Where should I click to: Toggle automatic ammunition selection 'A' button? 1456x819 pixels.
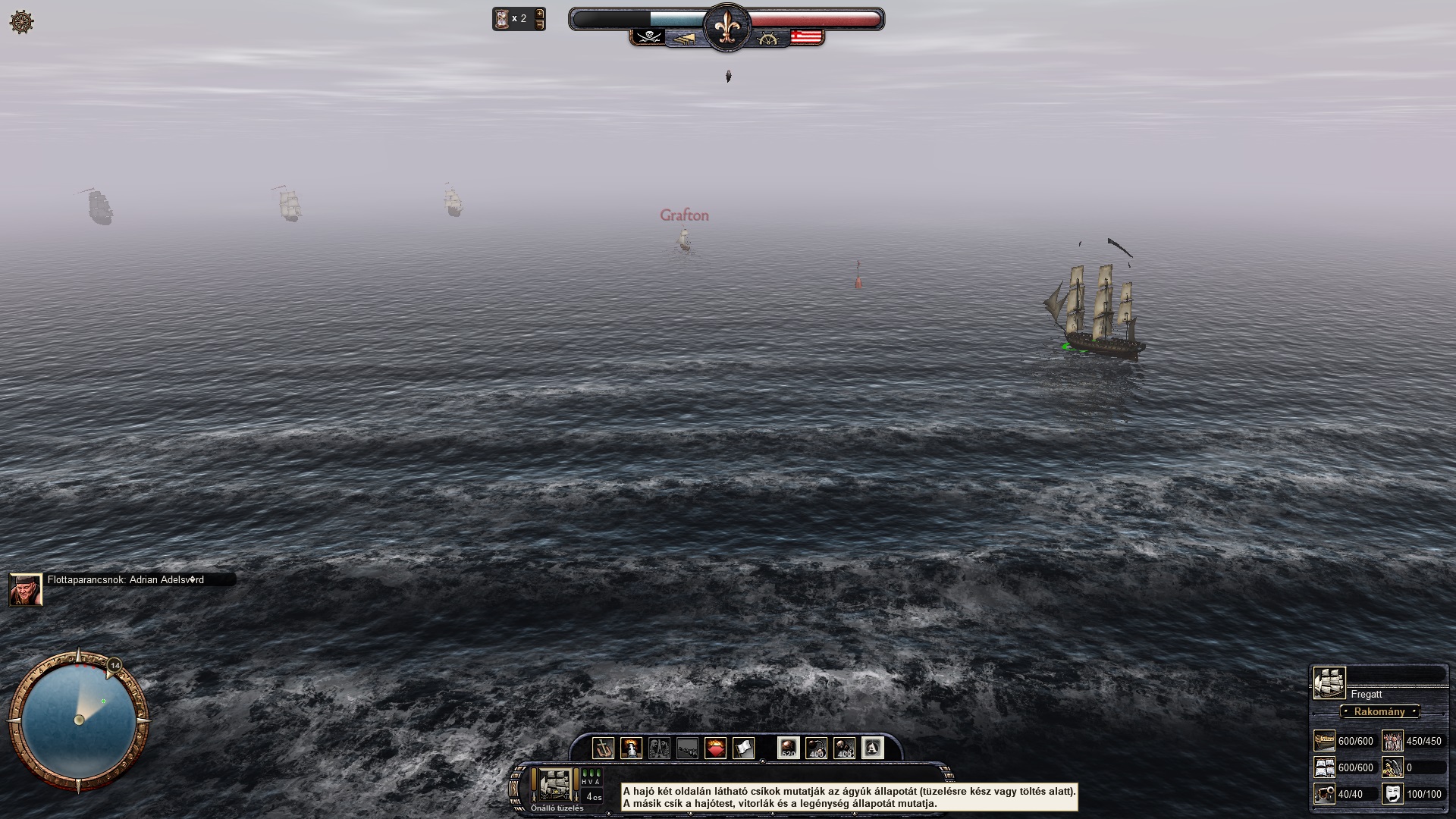pyautogui.click(x=872, y=748)
